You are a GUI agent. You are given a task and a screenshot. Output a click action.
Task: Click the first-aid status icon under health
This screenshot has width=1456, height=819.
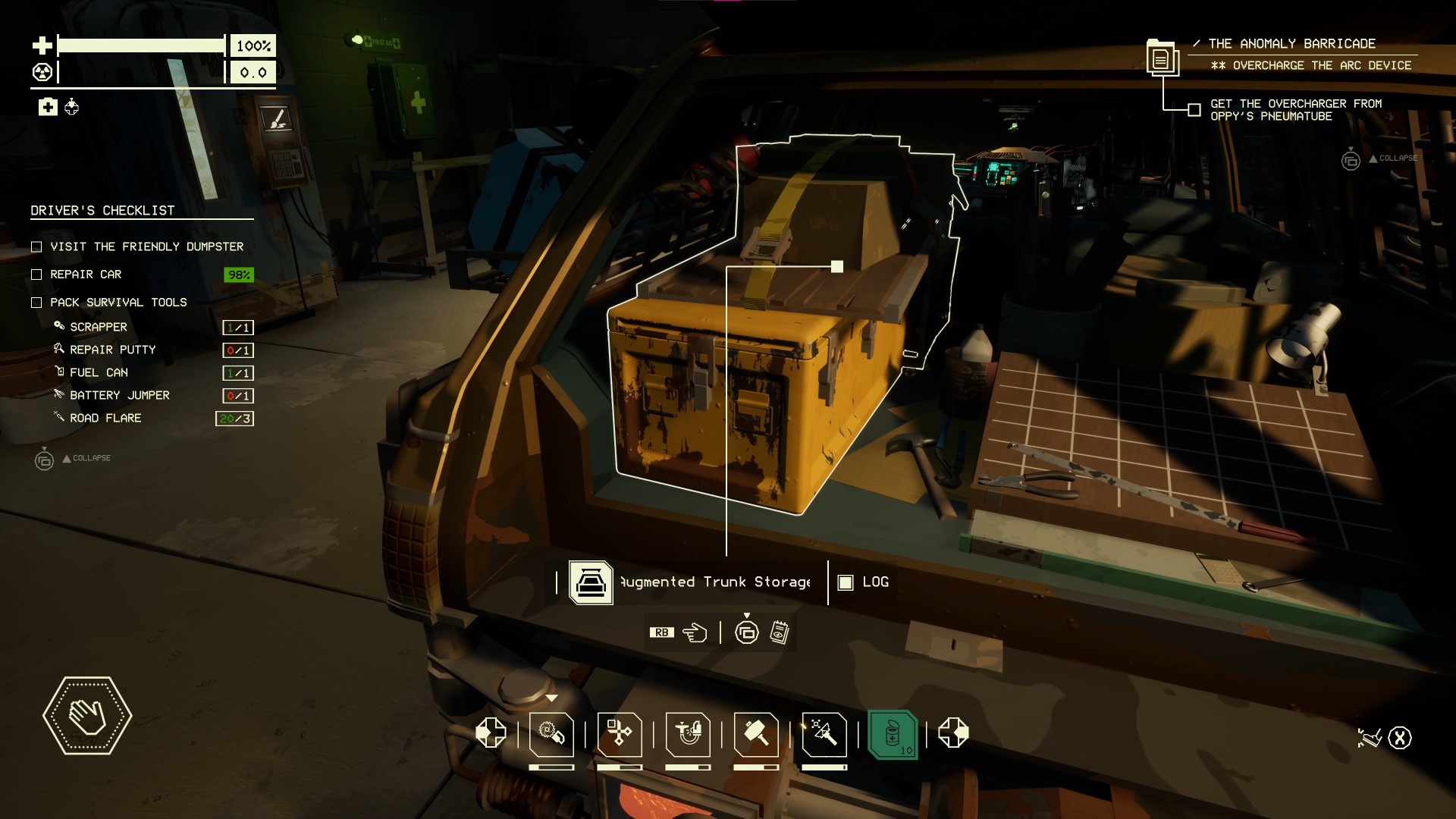48,107
